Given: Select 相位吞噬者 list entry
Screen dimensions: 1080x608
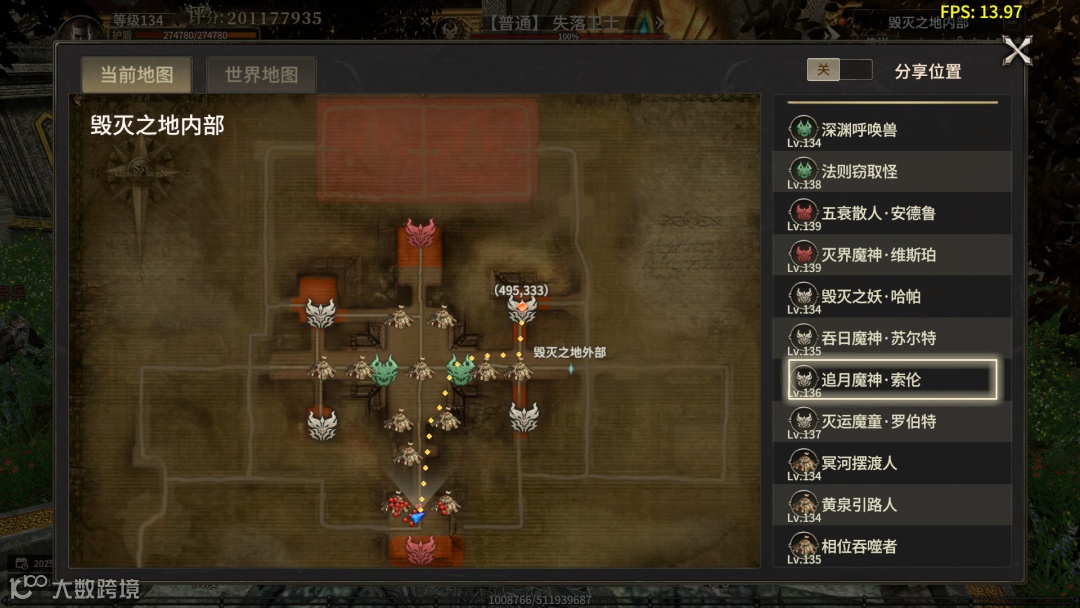Looking at the screenshot, I should pyautogui.click(x=892, y=546).
